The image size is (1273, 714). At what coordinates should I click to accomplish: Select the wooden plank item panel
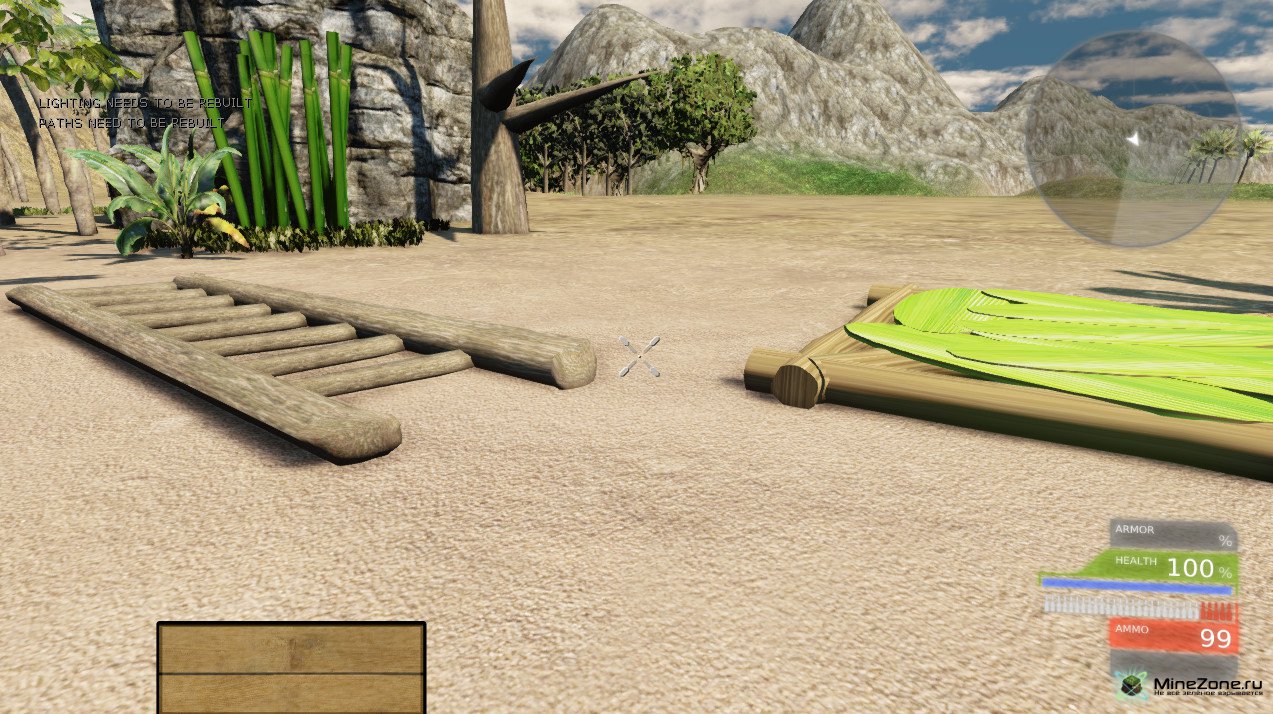click(291, 667)
